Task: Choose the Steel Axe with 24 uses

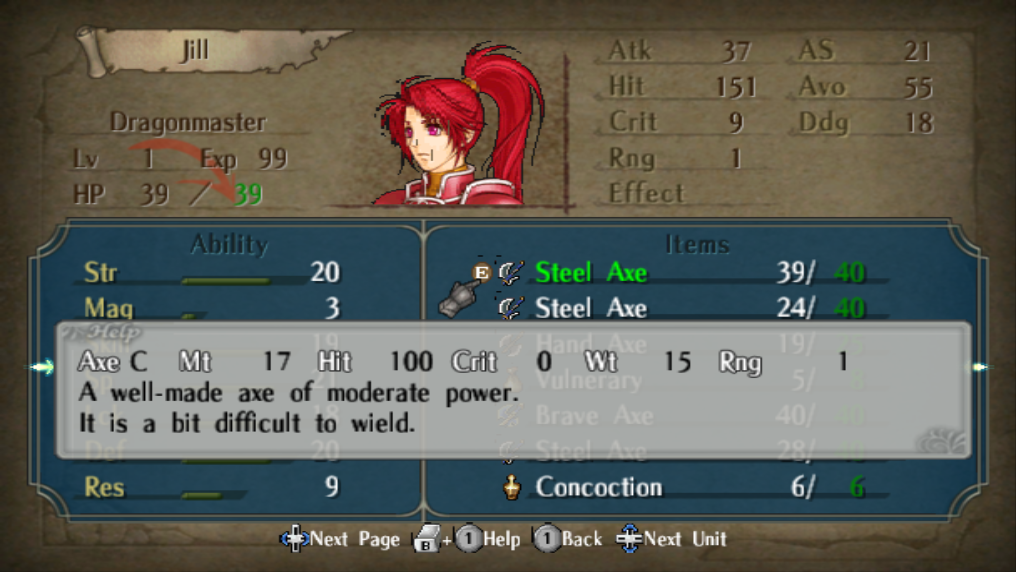Action: tap(591, 308)
